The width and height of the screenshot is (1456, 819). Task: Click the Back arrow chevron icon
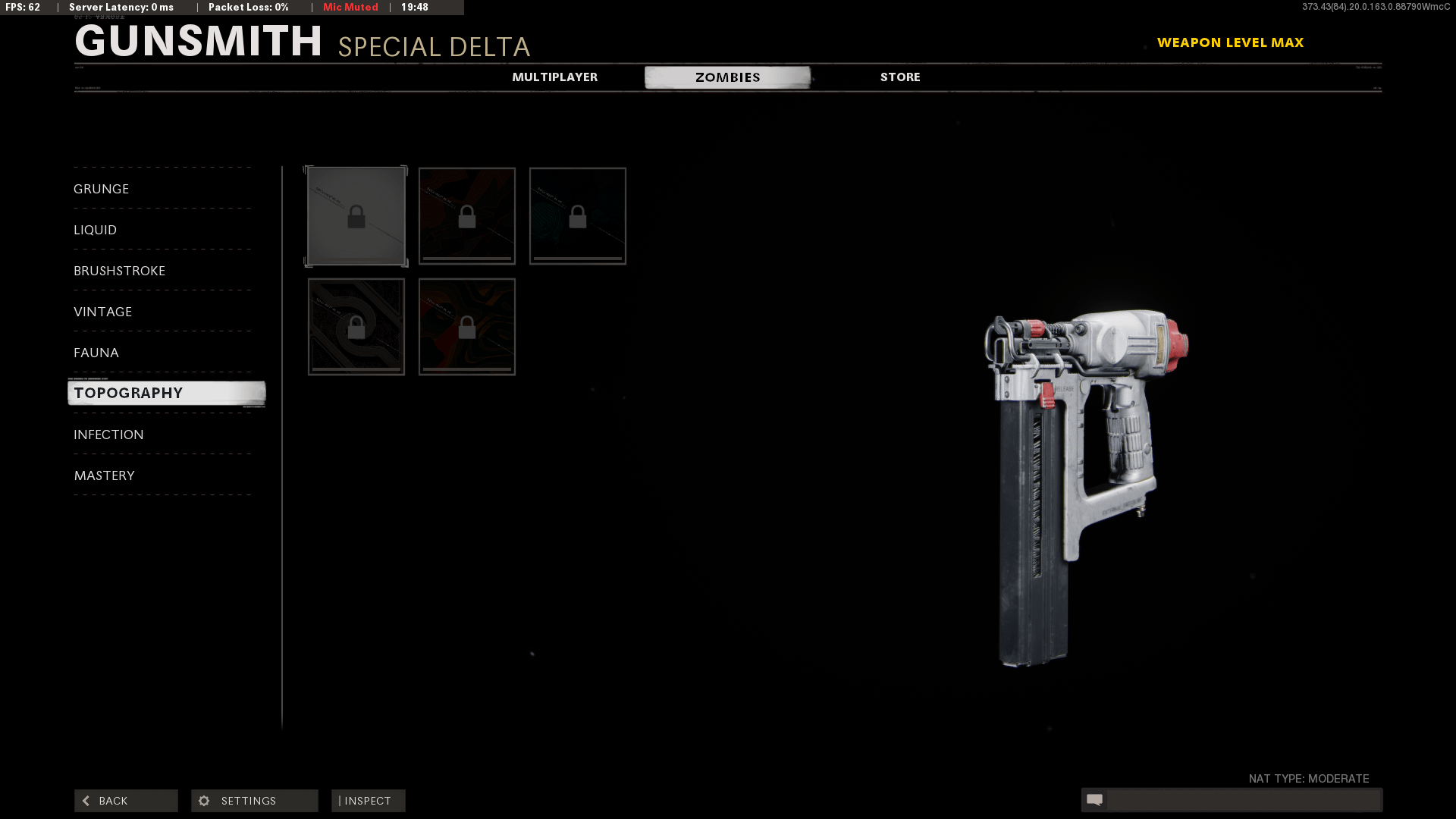(x=86, y=800)
